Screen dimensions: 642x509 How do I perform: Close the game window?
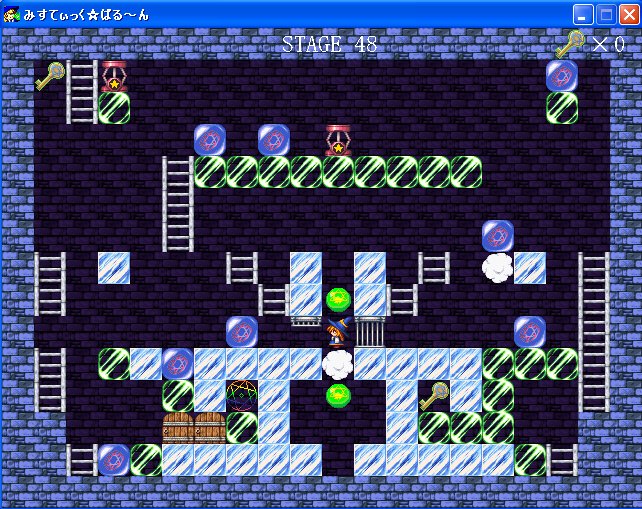[x=628, y=14]
